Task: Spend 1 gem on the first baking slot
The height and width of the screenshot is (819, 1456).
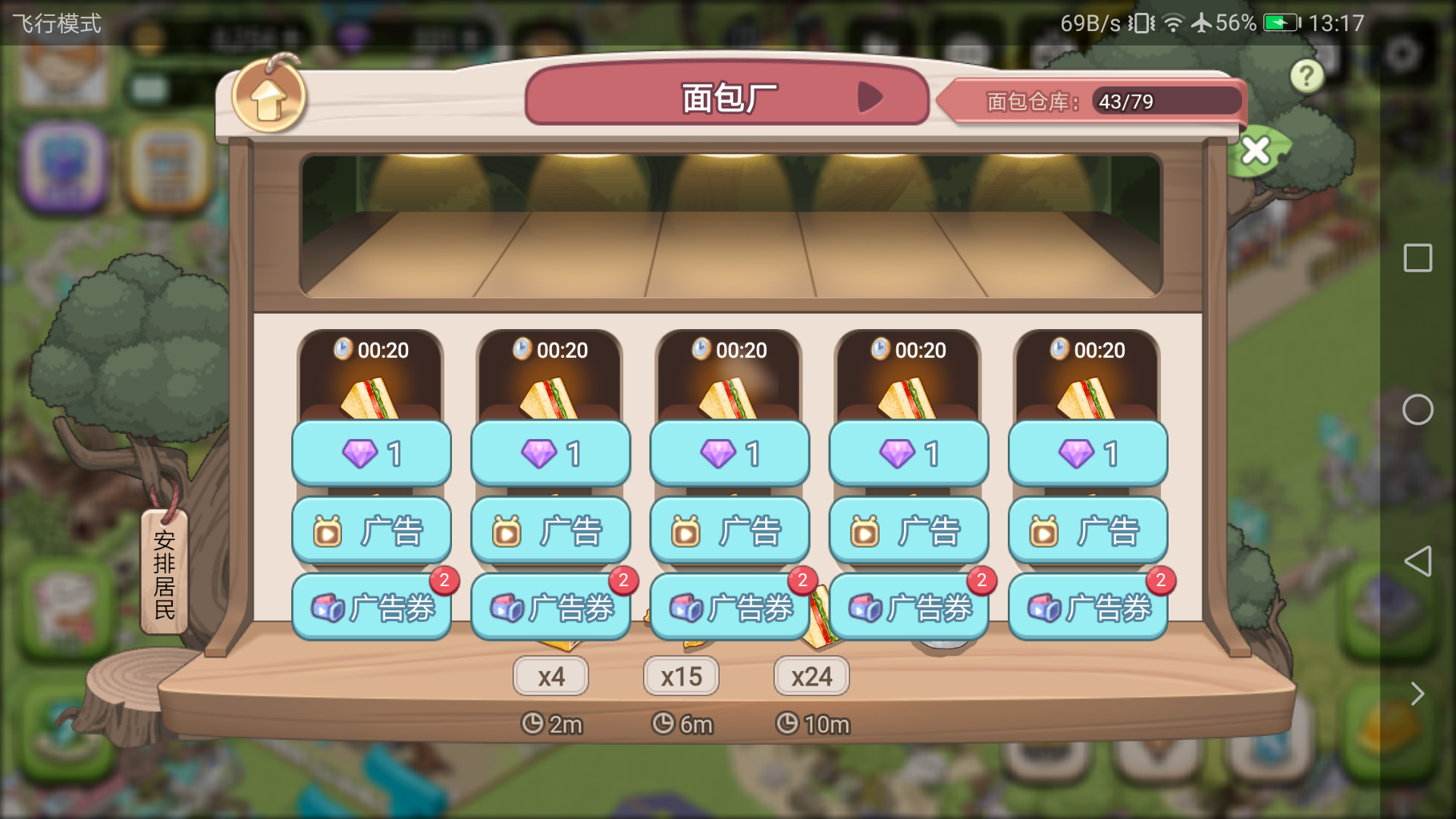Action: tap(371, 453)
